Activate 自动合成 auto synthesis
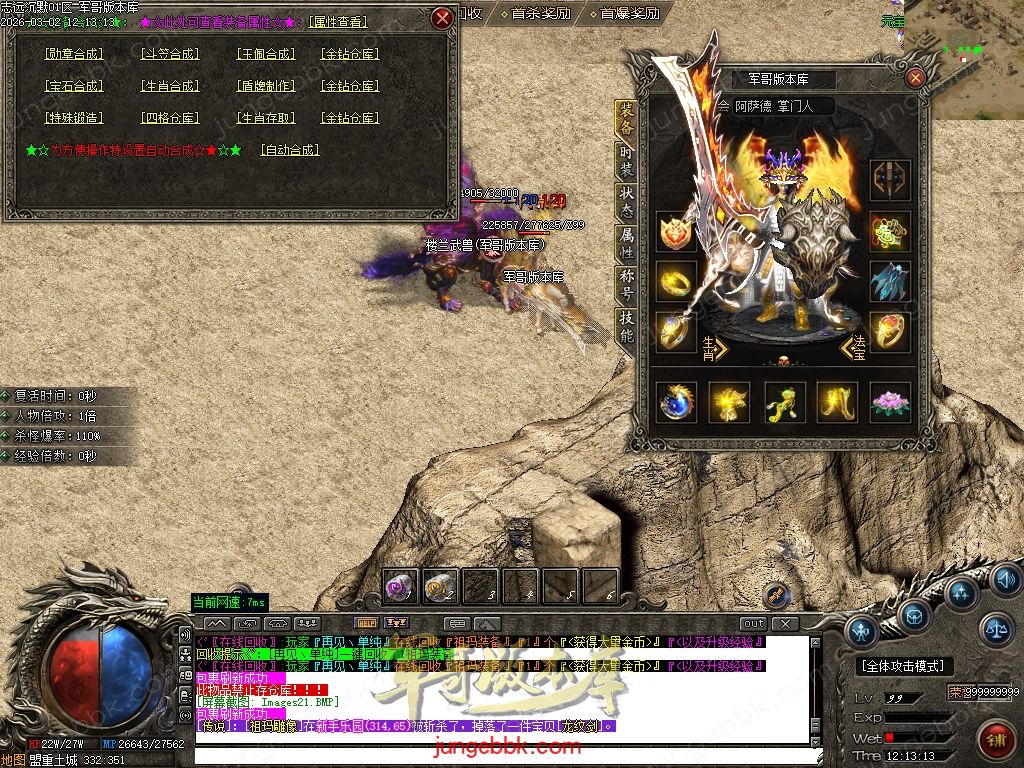This screenshot has height=768, width=1024. click(289, 150)
